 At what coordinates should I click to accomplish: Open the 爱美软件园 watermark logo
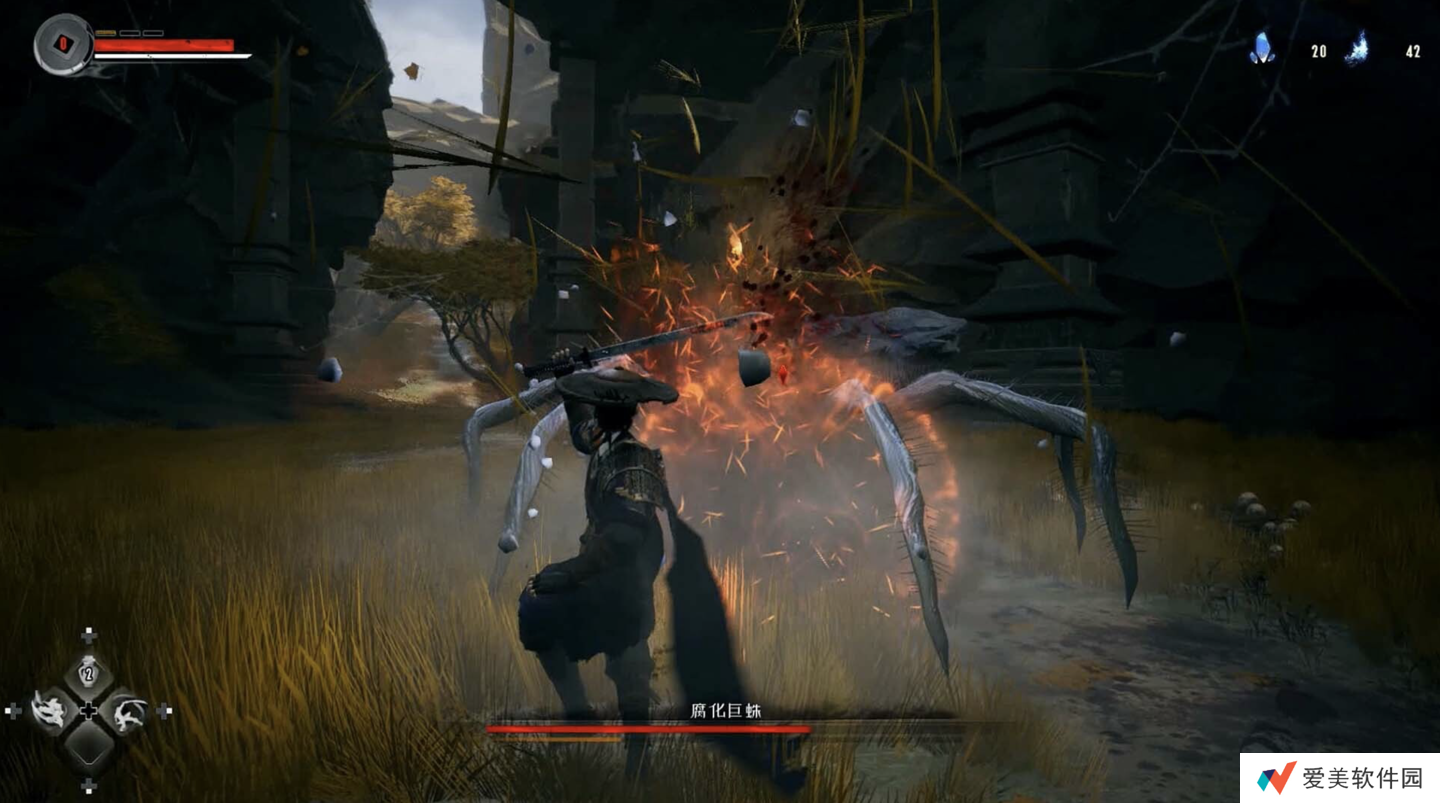tap(1277, 778)
